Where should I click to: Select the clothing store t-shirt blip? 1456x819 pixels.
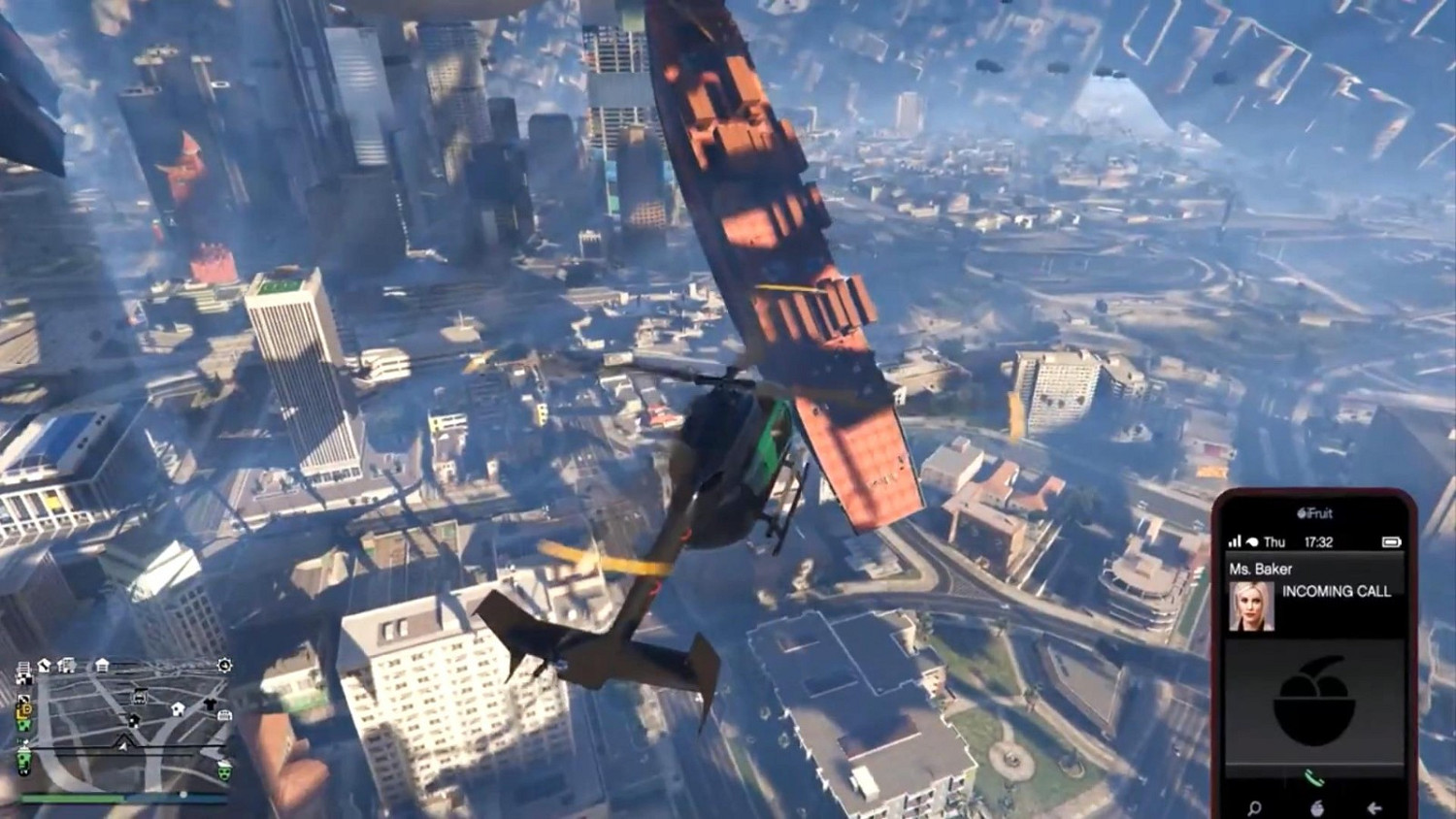click(210, 704)
